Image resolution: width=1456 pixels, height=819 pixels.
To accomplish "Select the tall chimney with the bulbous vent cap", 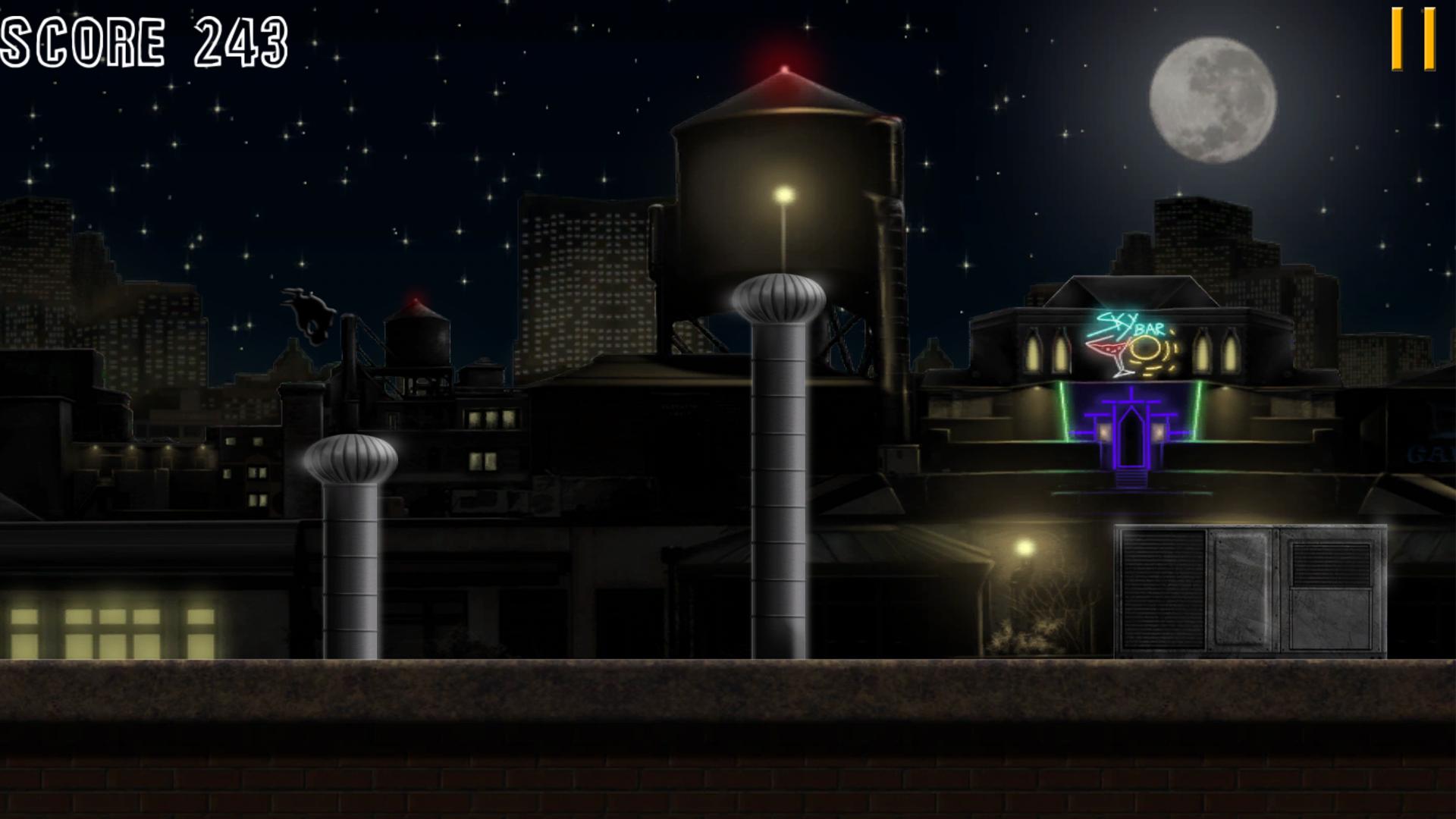I will pyautogui.click(x=777, y=455).
